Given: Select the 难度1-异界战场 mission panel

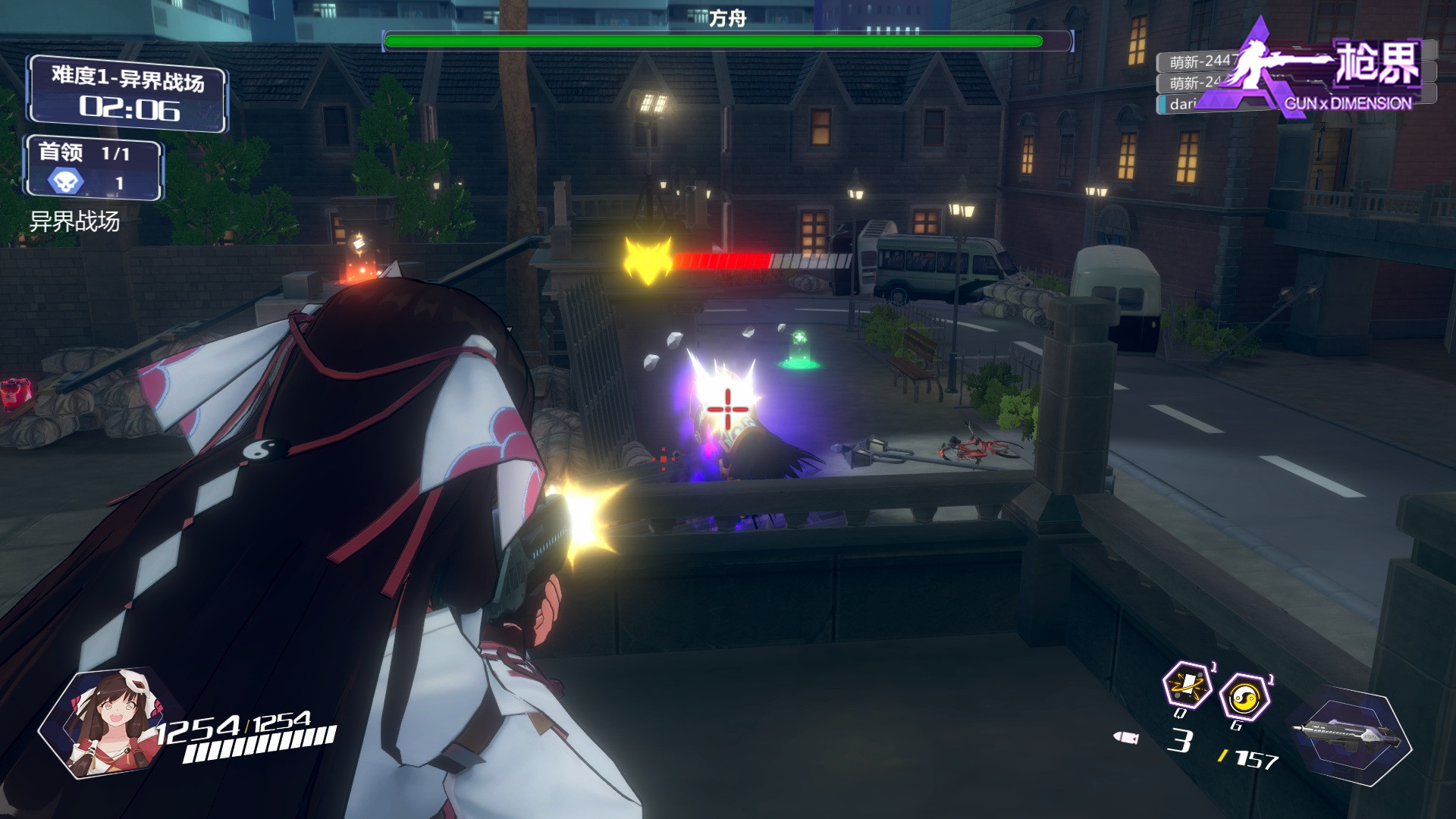Looking at the screenshot, I should [x=127, y=94].
